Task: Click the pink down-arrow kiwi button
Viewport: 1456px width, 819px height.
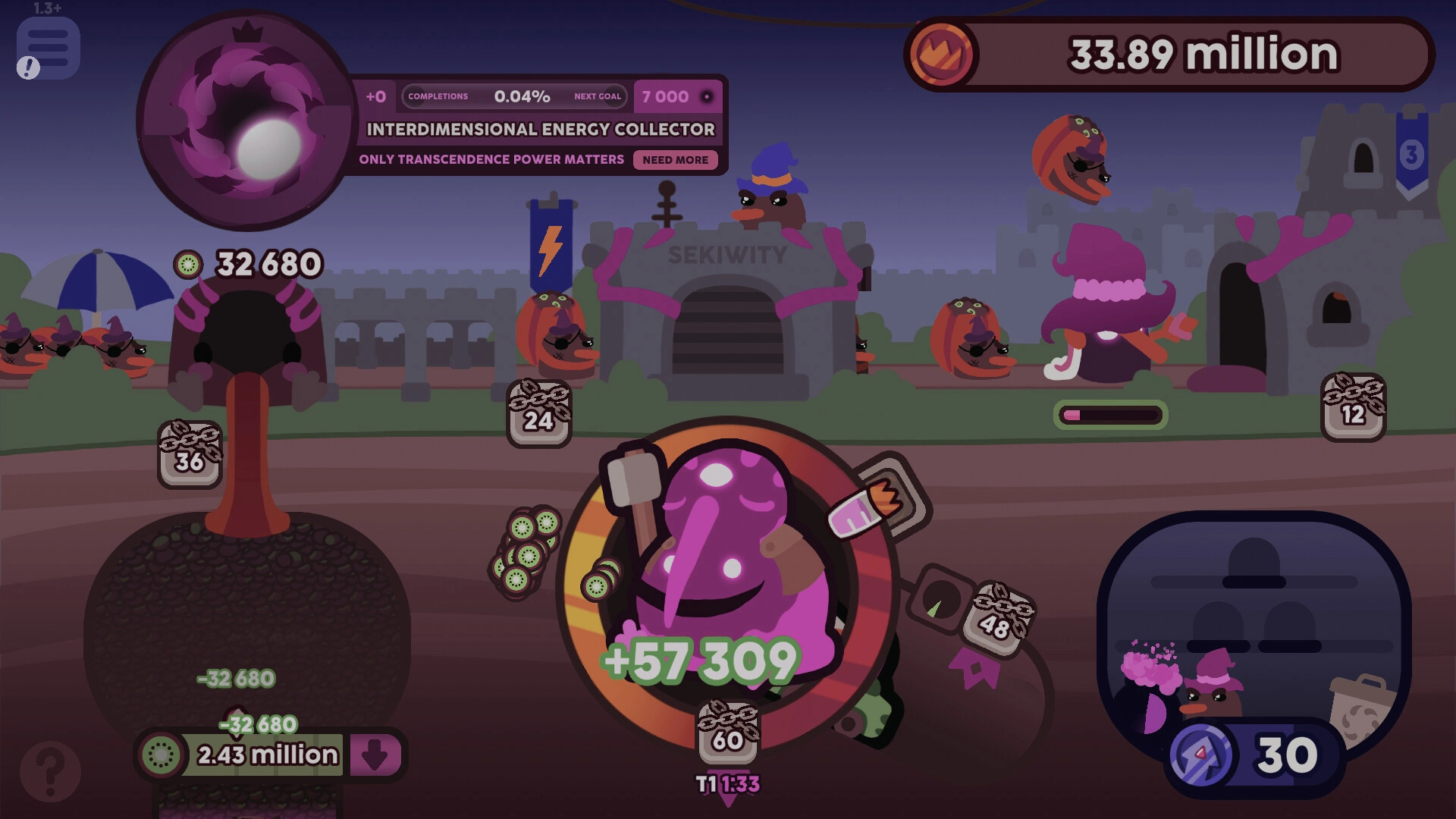Action: [375, 755]
